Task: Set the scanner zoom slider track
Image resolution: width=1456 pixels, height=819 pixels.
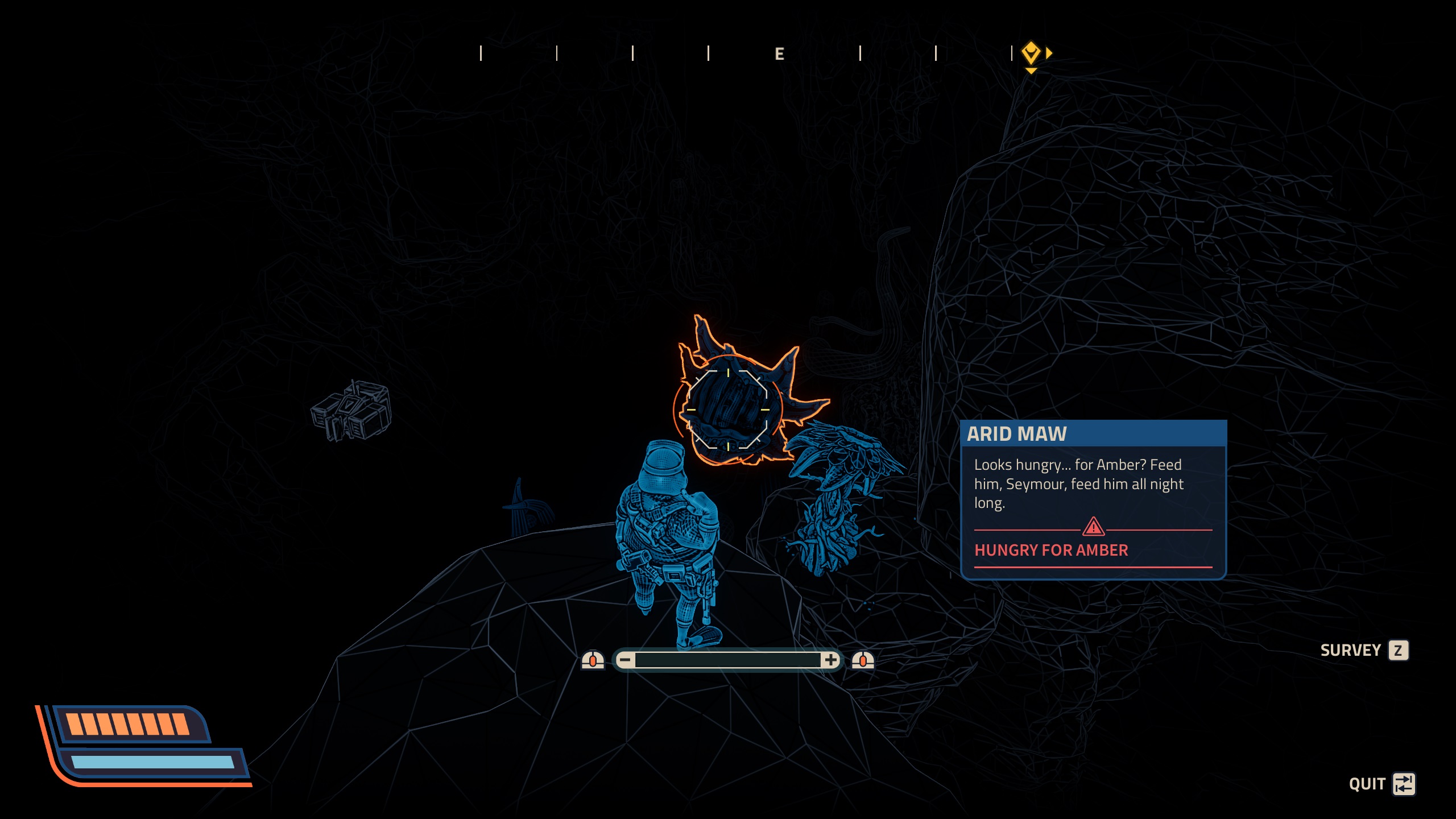Action: [x=727, y=660]
